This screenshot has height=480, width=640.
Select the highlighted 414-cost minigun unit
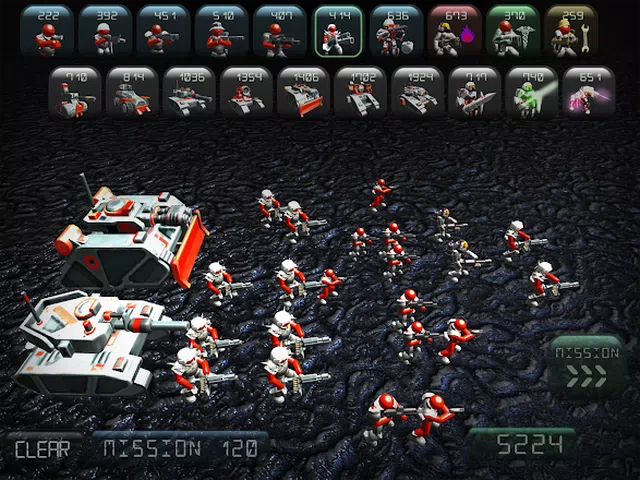pos(338,32)
